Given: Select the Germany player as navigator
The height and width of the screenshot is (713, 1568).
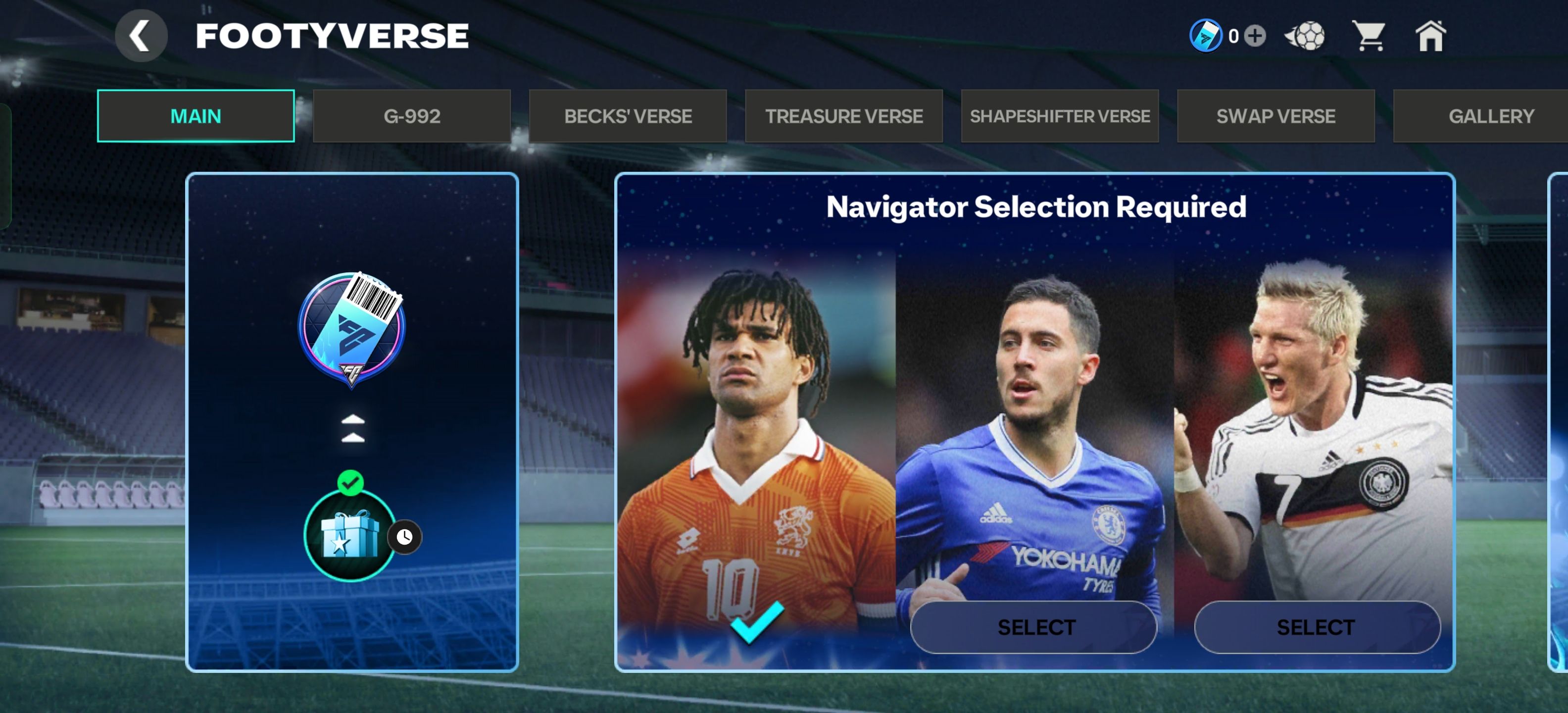Looking at the screenshot, I should 1317,627.
